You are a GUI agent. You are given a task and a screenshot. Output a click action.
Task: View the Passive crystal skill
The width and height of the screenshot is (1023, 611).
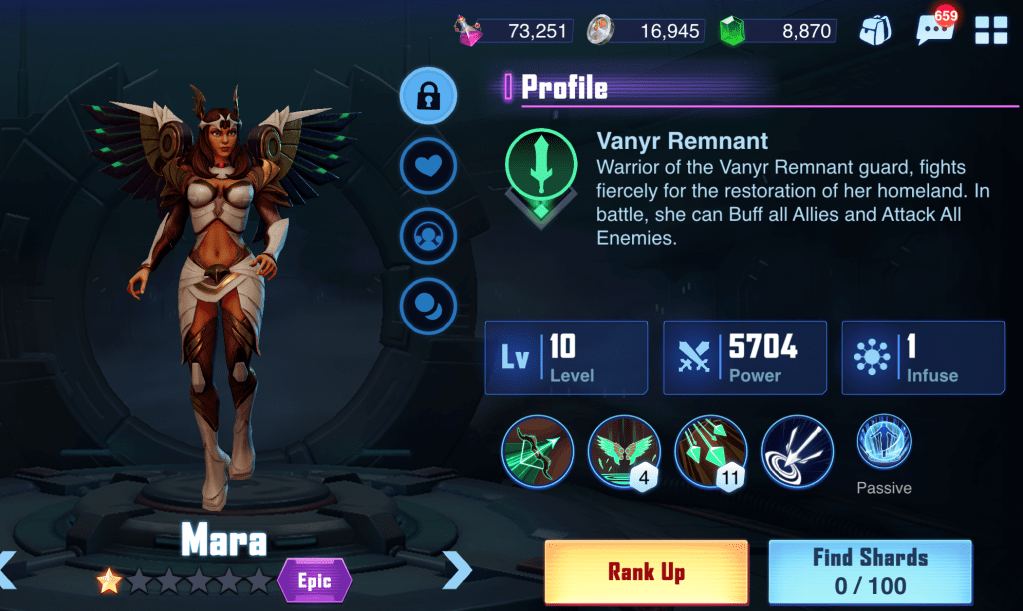coord(884,443)
